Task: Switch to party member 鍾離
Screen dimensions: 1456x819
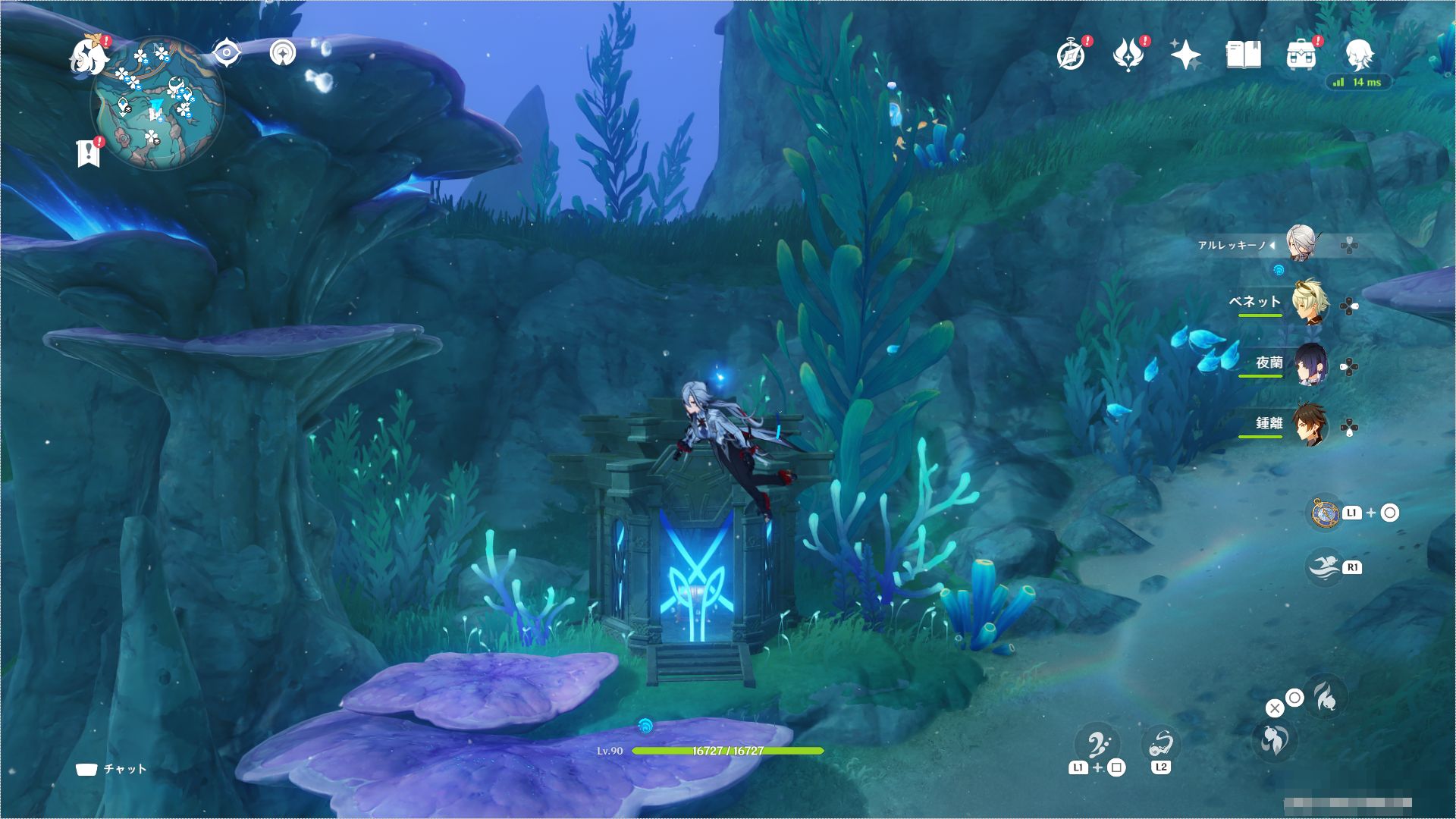Action: pyautogui.click(x=1309, y=425)
